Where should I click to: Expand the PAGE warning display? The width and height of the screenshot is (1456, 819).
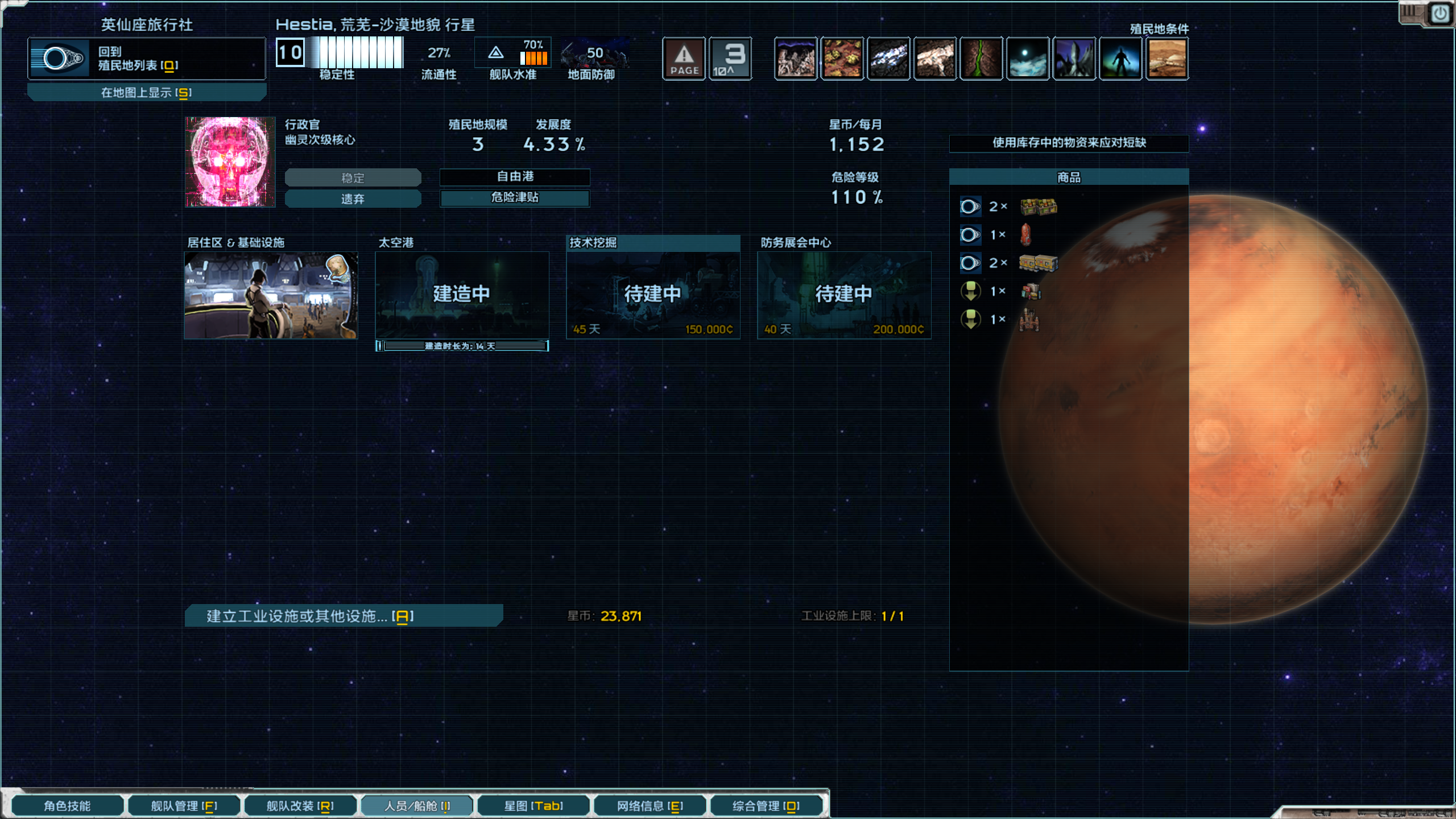coord(684,57)
